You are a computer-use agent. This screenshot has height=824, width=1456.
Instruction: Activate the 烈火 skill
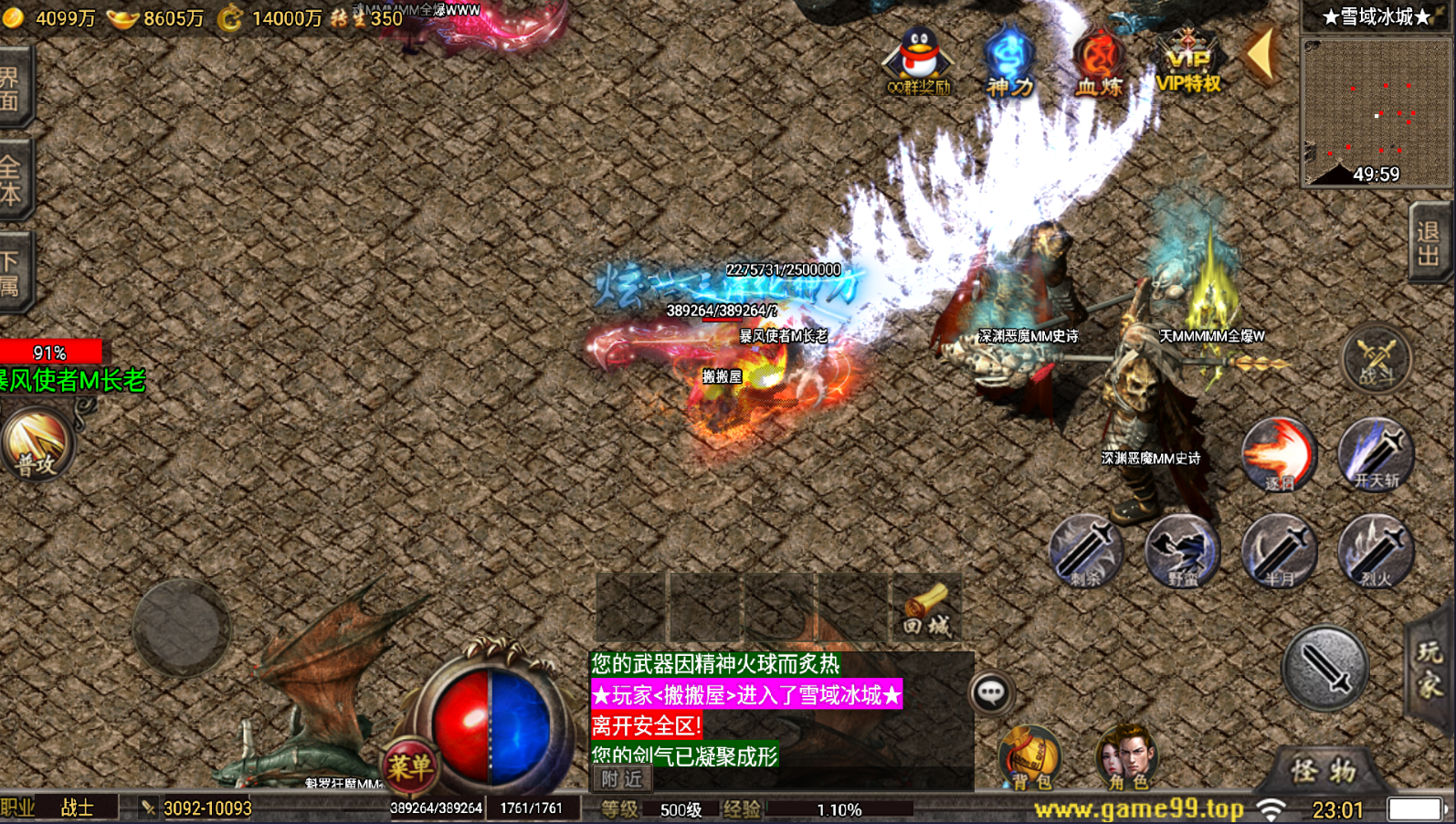click(1376, 551)
